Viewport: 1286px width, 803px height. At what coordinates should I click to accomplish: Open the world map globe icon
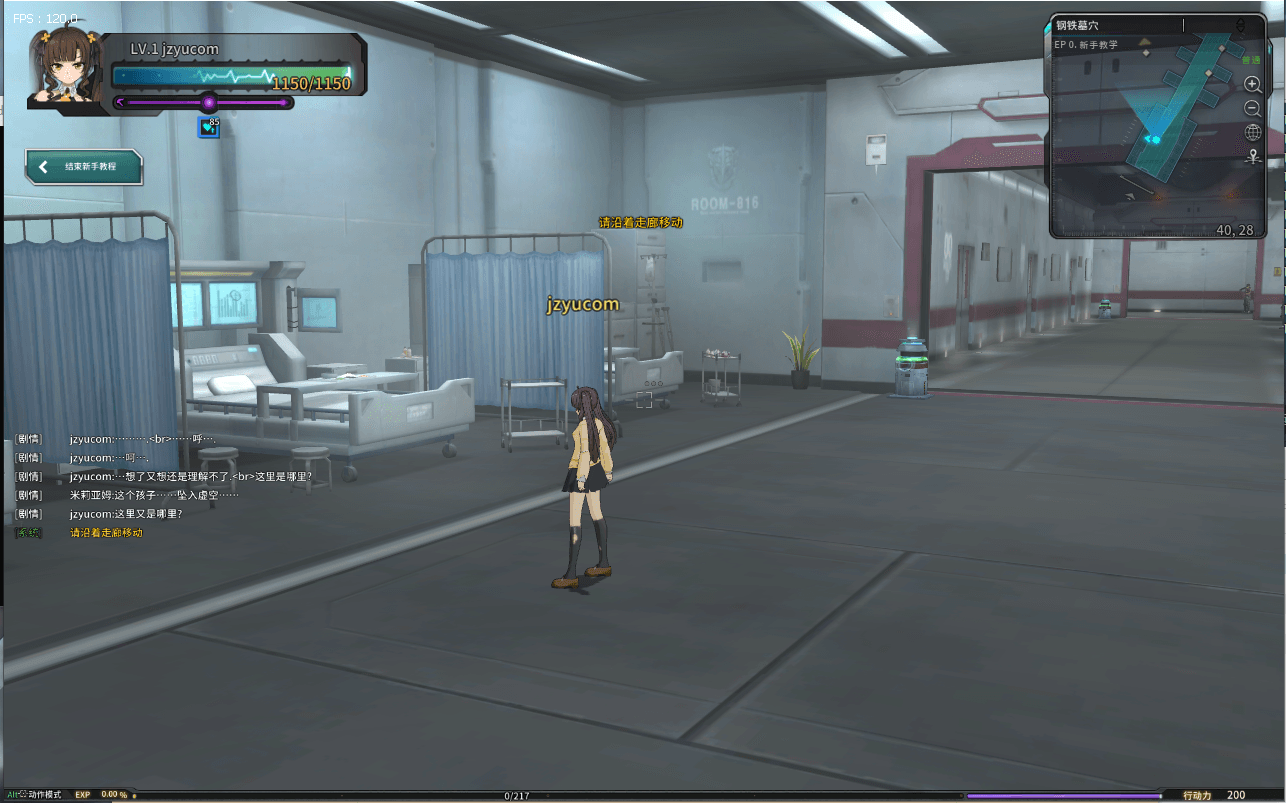pyautogui.click(x=1252, y=132)
